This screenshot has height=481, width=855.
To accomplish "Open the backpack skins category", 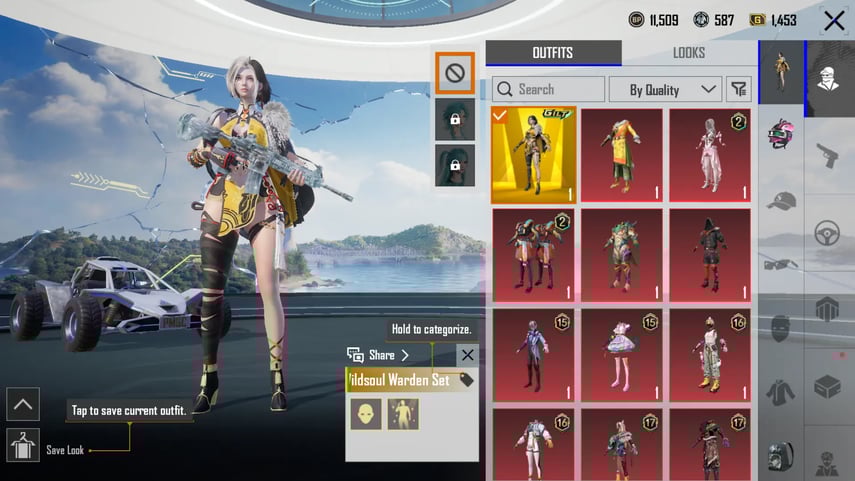I will click(782, 455).
